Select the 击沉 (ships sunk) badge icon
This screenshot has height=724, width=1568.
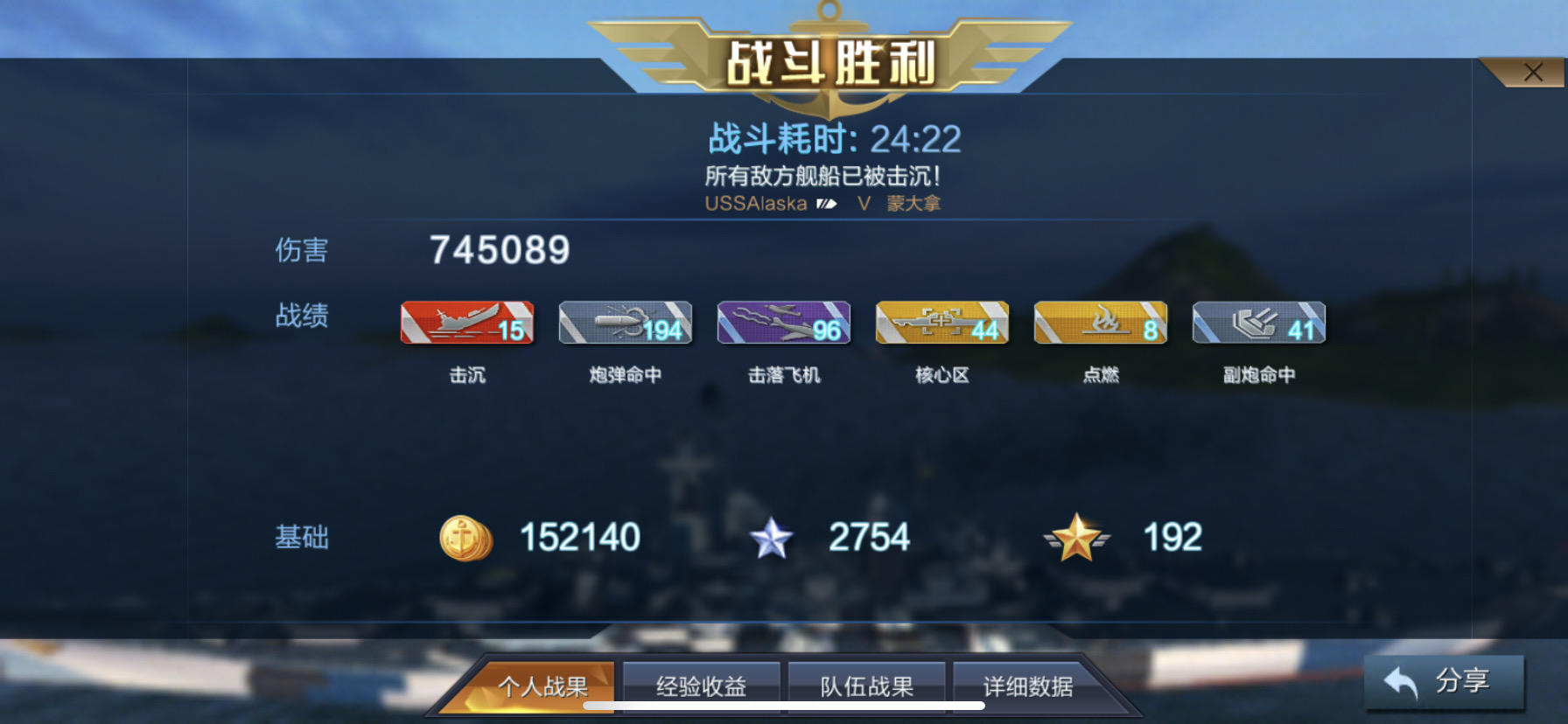[467, 323]
